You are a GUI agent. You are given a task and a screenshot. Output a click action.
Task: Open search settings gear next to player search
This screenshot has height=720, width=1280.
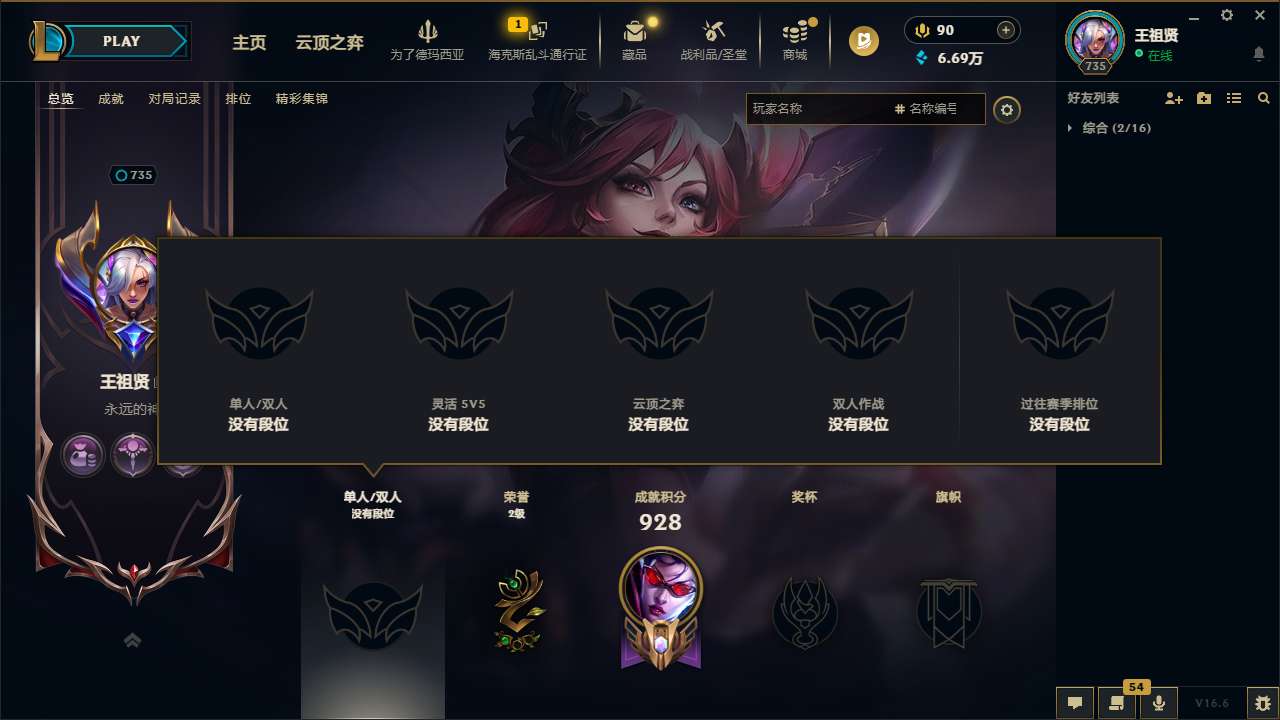1007,110
